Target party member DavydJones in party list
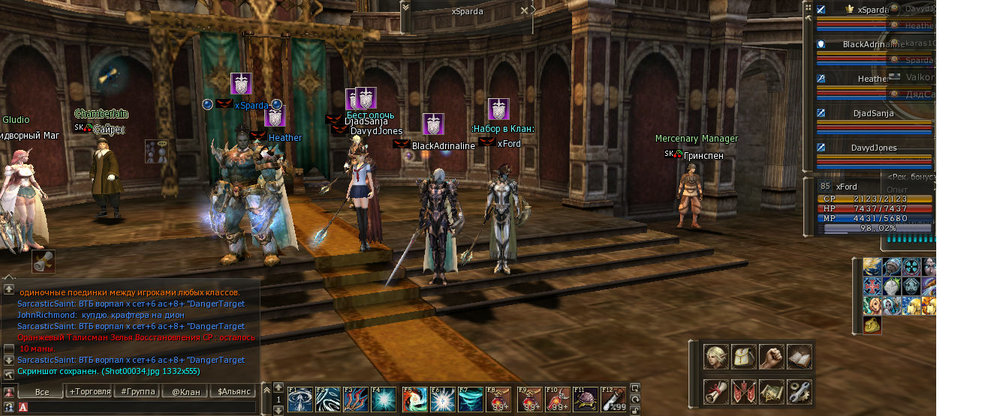 tap(873, 148)
